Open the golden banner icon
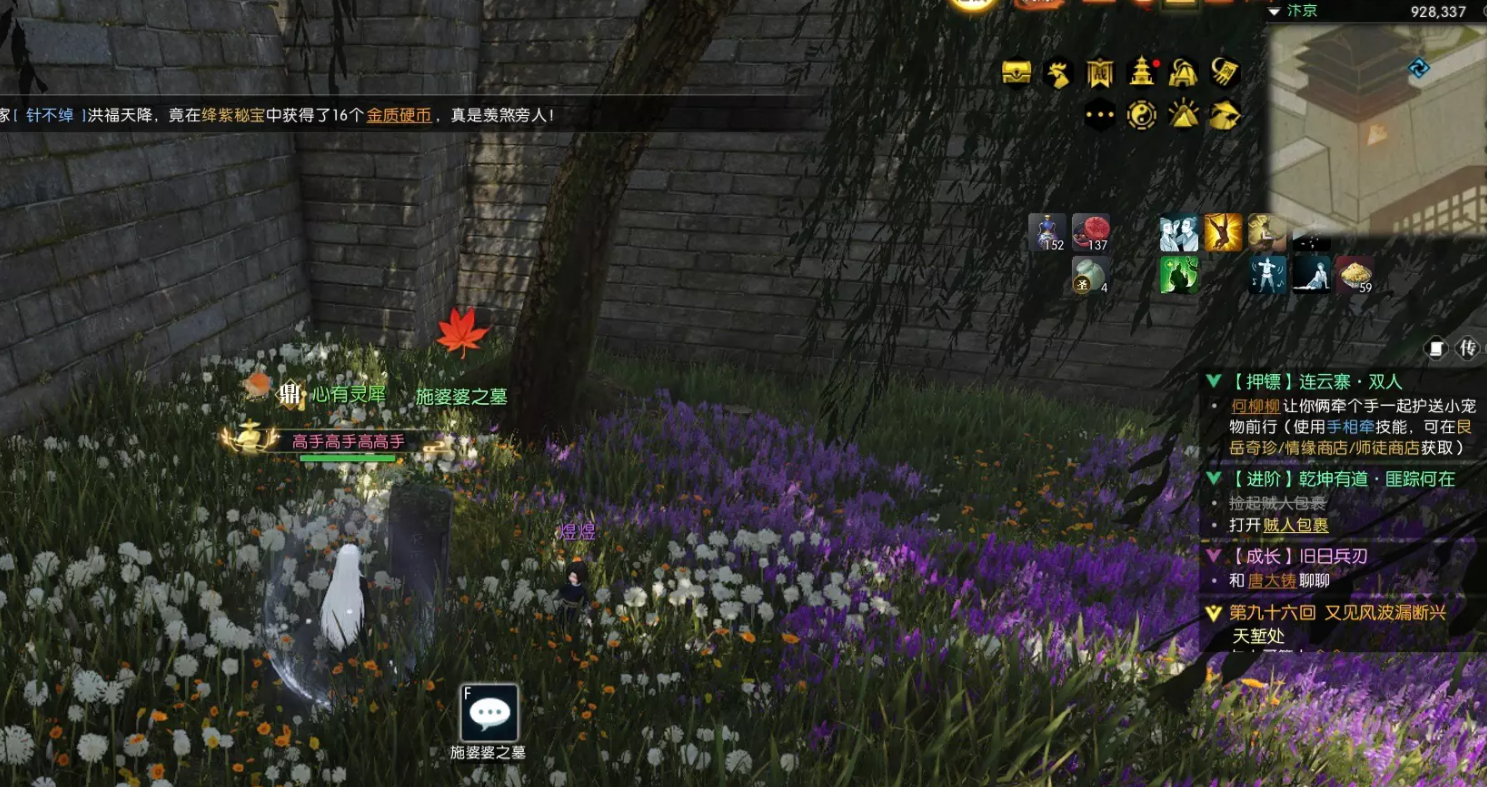Viewport: 1487px width, 787px height. [x=1100, y=73]
